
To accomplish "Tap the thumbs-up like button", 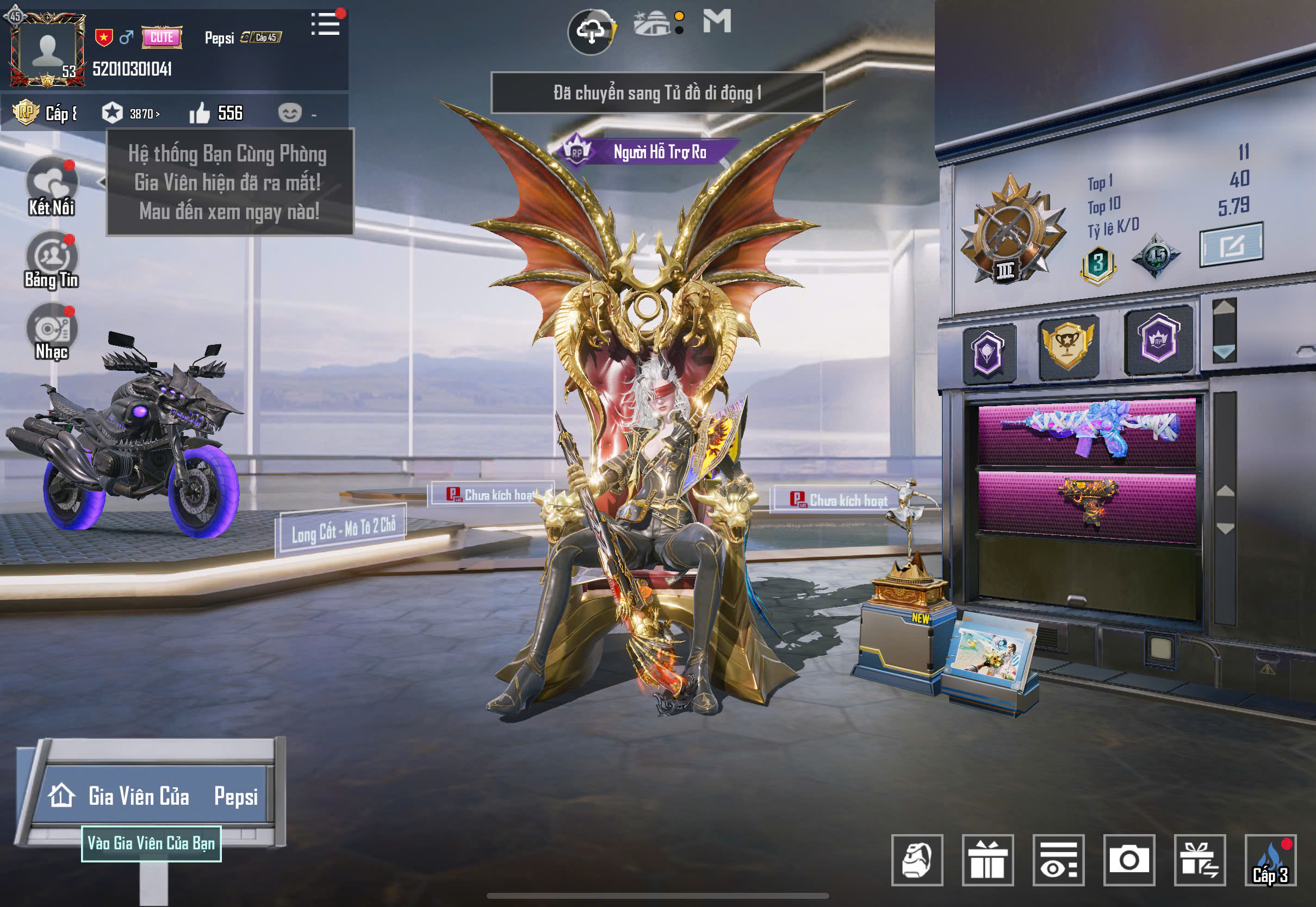I will 200,114.
